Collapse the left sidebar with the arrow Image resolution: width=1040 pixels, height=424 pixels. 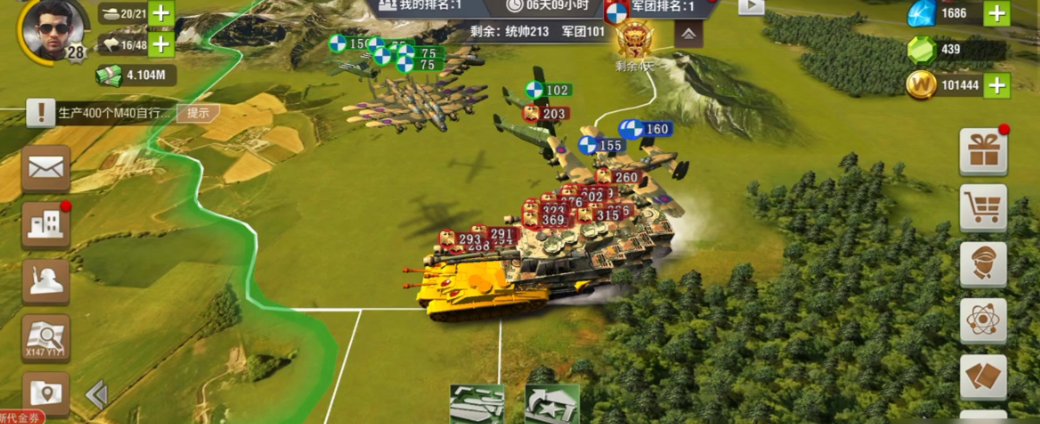click(97, 395)
